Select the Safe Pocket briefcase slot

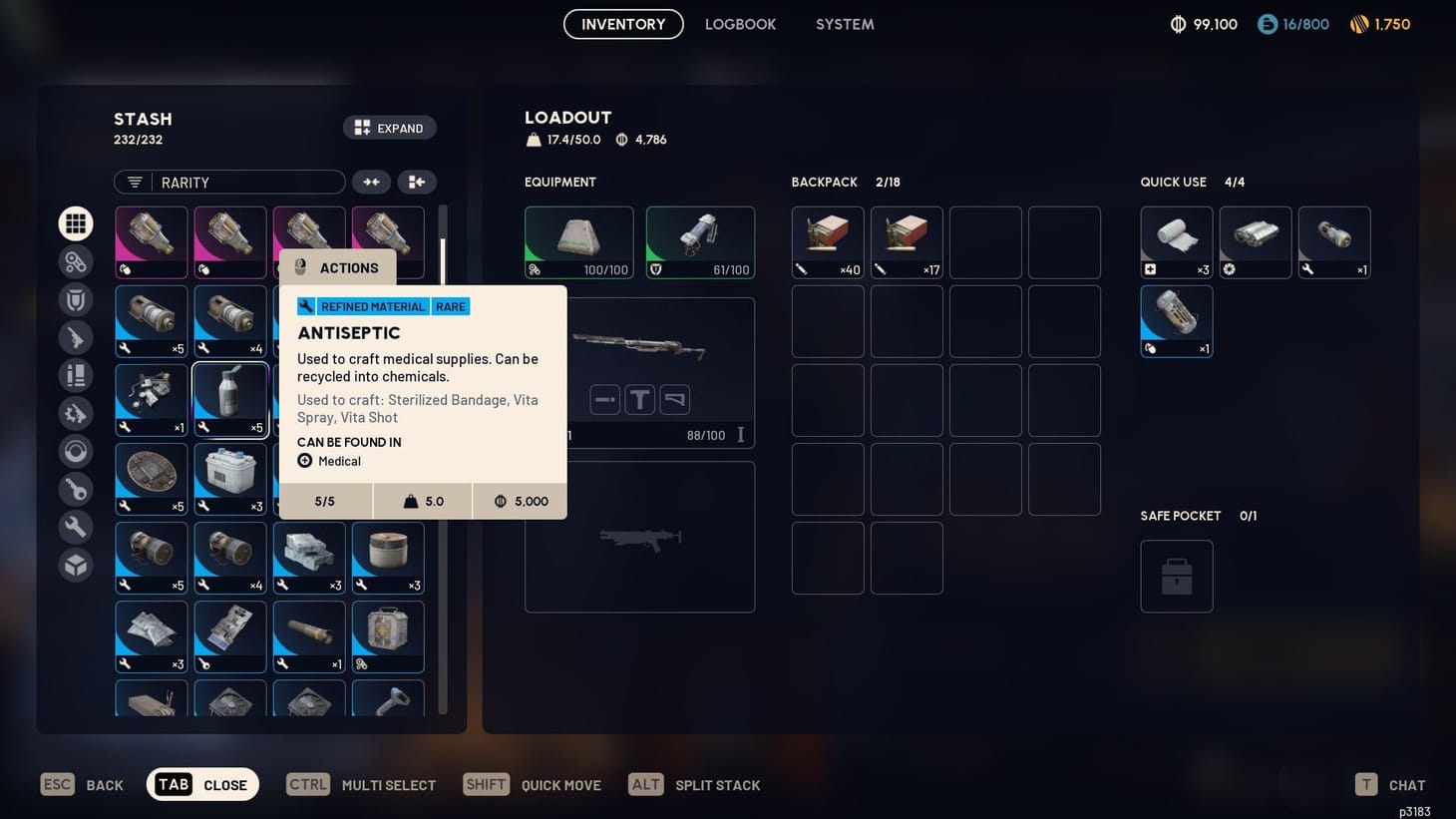point(1177,576)
